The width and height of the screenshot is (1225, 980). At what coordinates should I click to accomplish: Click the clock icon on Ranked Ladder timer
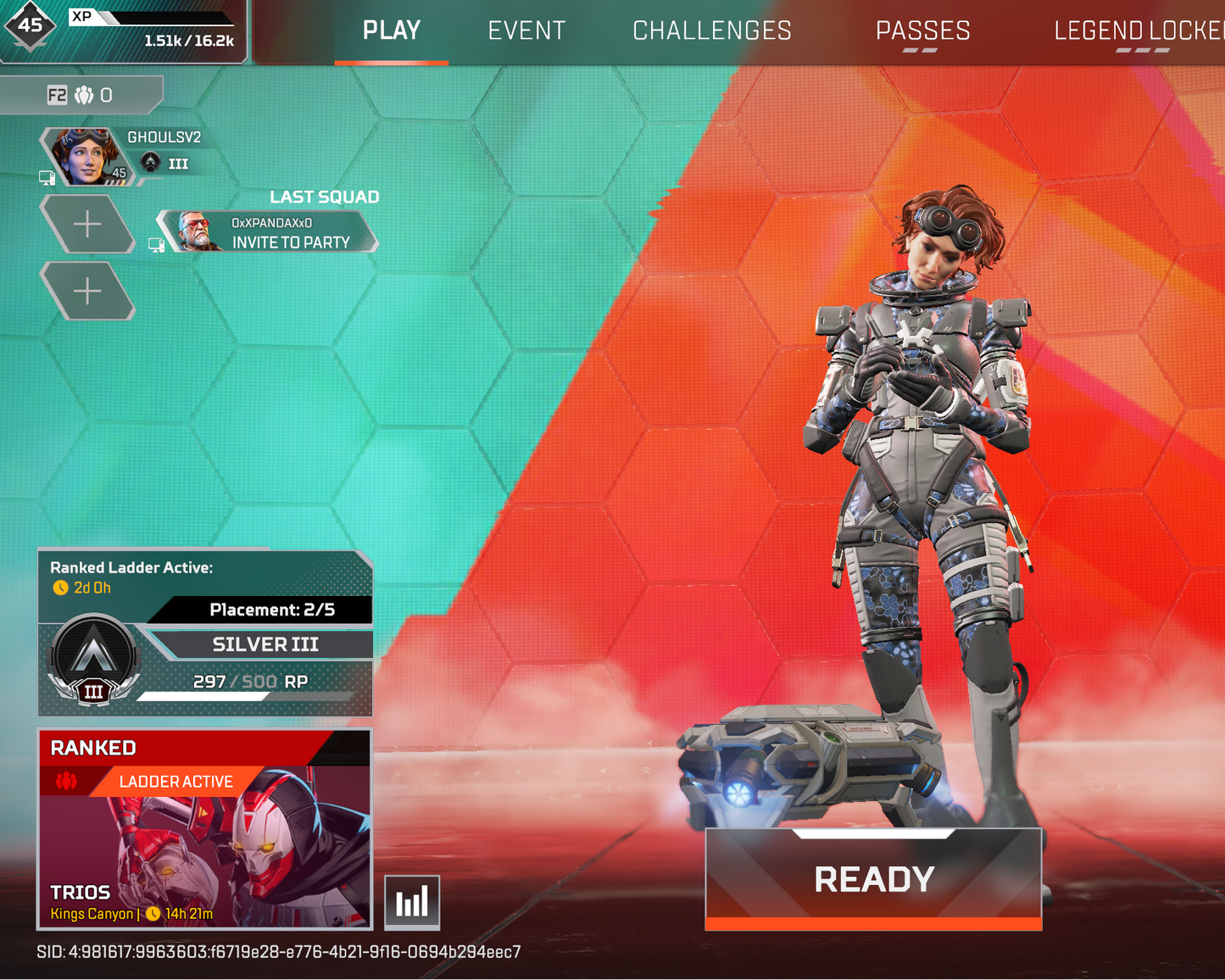[x=59, y=587]
